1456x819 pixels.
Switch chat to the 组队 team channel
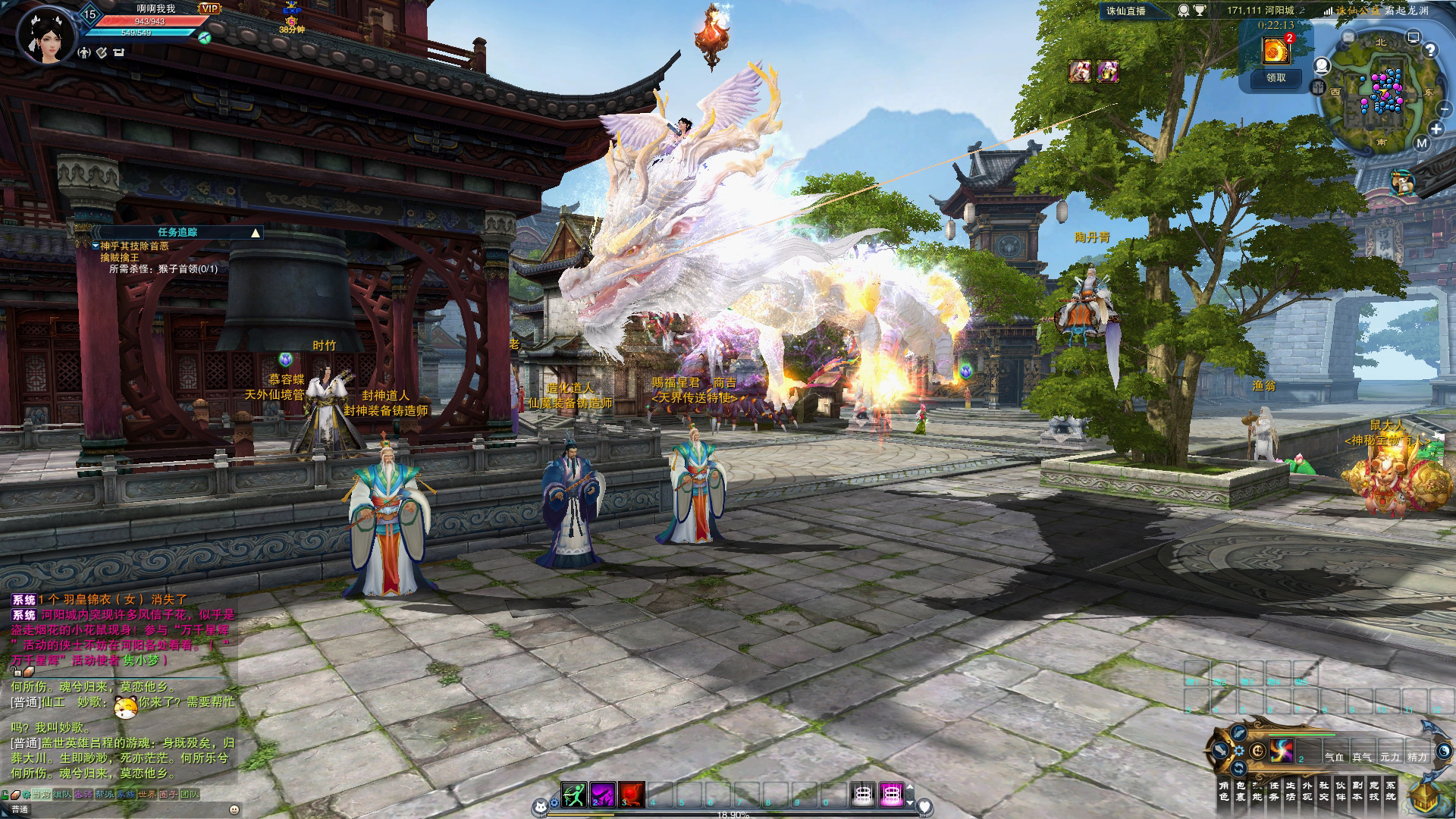(x=62, y=795)
